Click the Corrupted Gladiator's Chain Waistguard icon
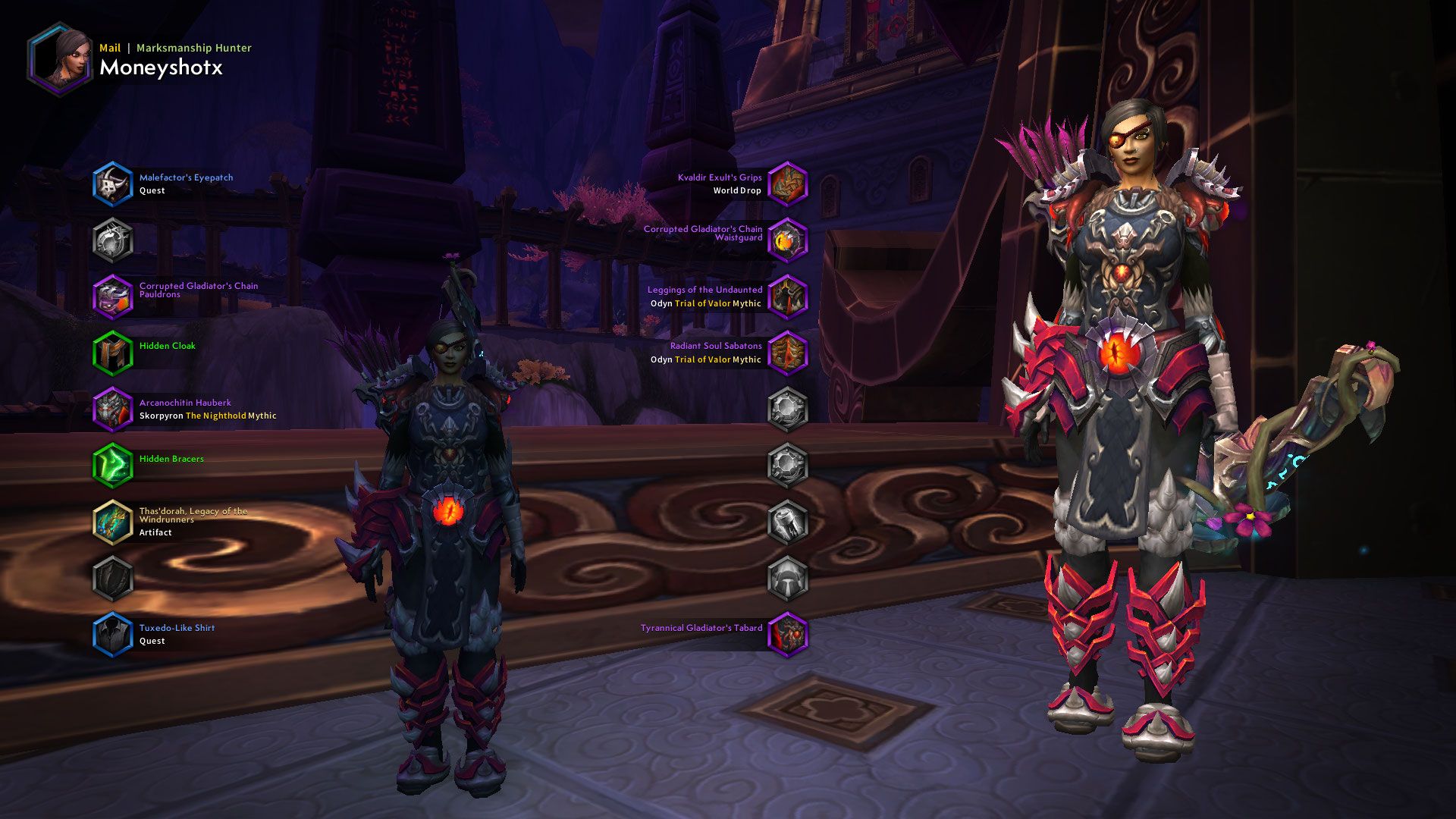The height and width of the screenshot is (819, 1456). tap(789, 239)
